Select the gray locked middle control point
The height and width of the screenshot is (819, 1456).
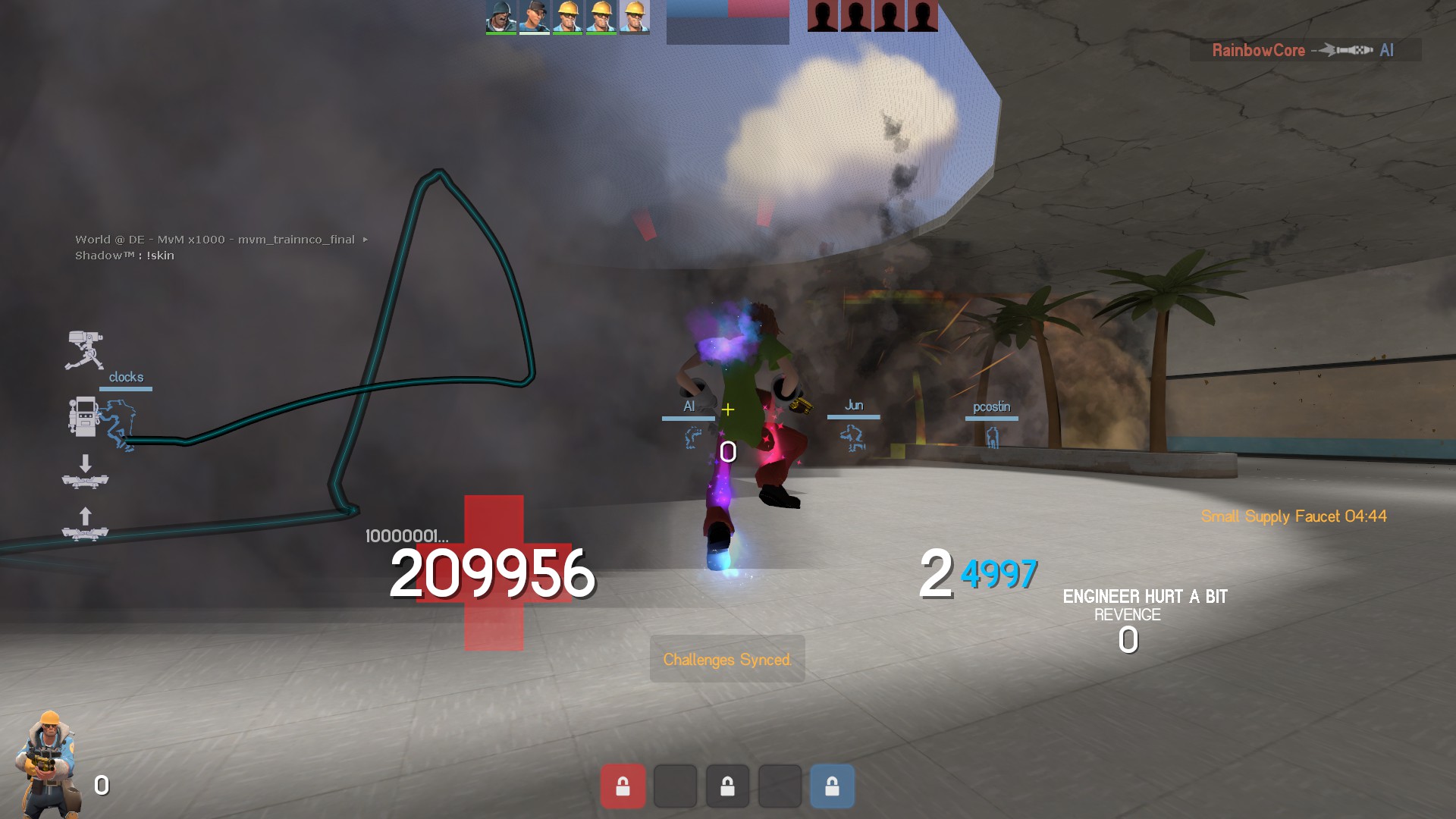(x=727, y=786)
